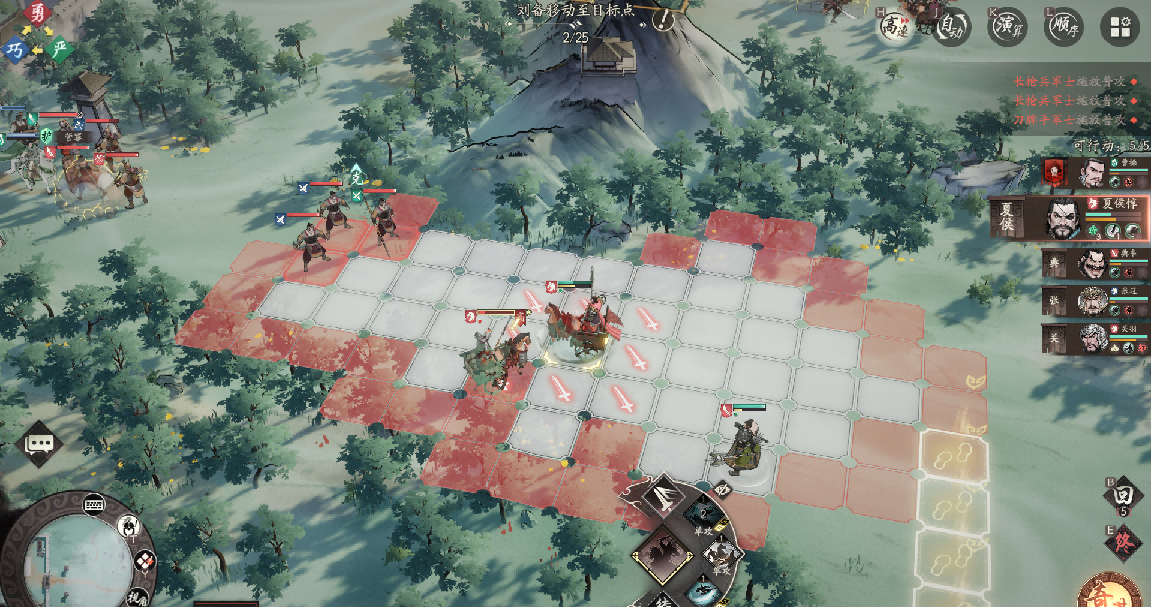
Task: Open the 演算 simulation button
Action: [1008, 28]
